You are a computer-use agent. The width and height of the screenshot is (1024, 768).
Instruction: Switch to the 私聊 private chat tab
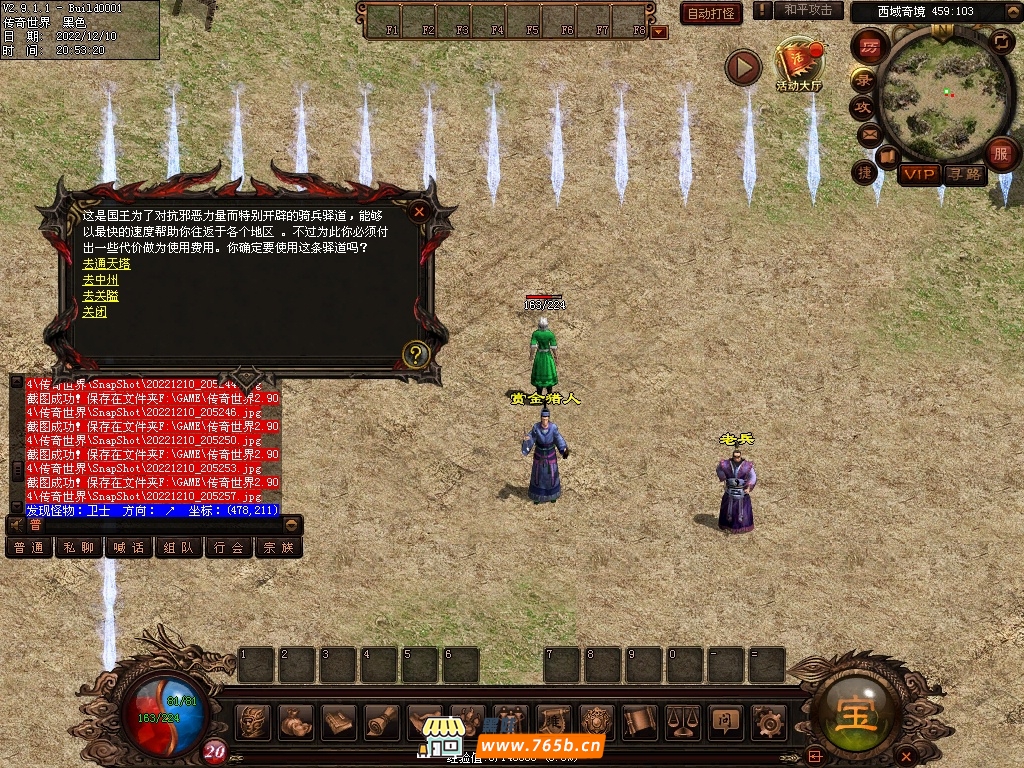coord(79,547)
